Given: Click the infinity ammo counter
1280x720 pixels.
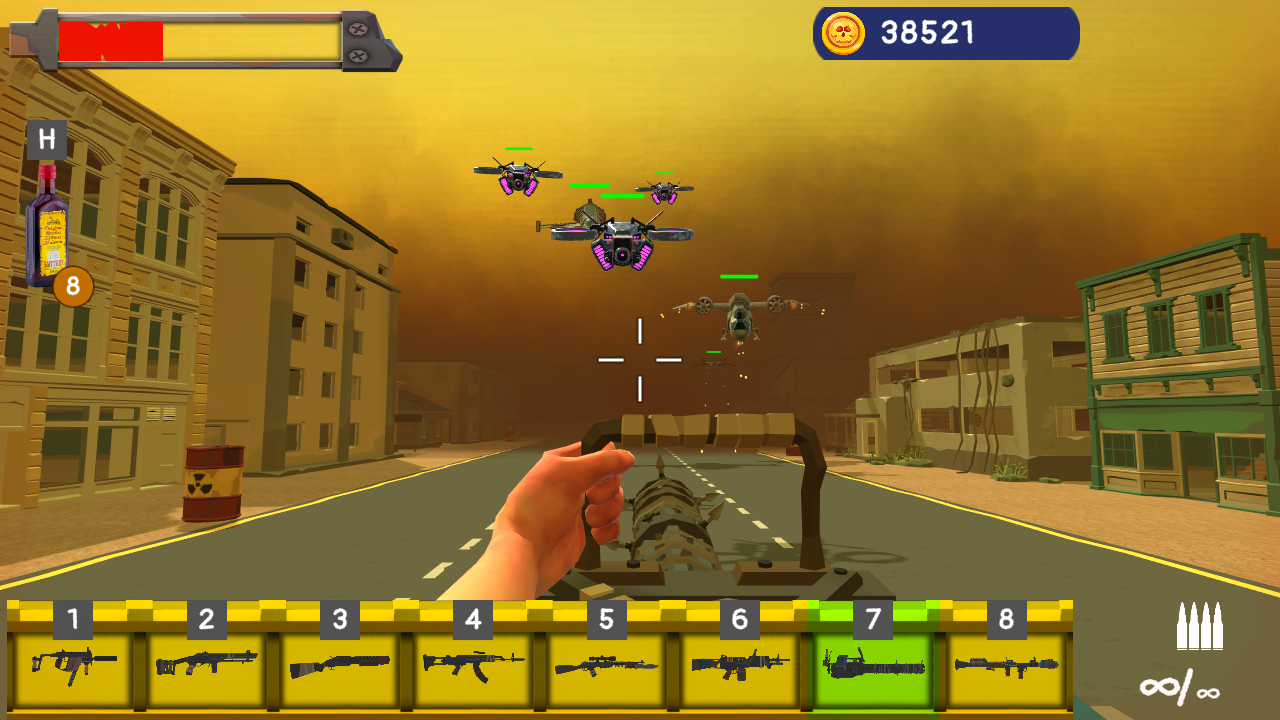Looking at the screenshot, I should click(x=1180, y=685).
